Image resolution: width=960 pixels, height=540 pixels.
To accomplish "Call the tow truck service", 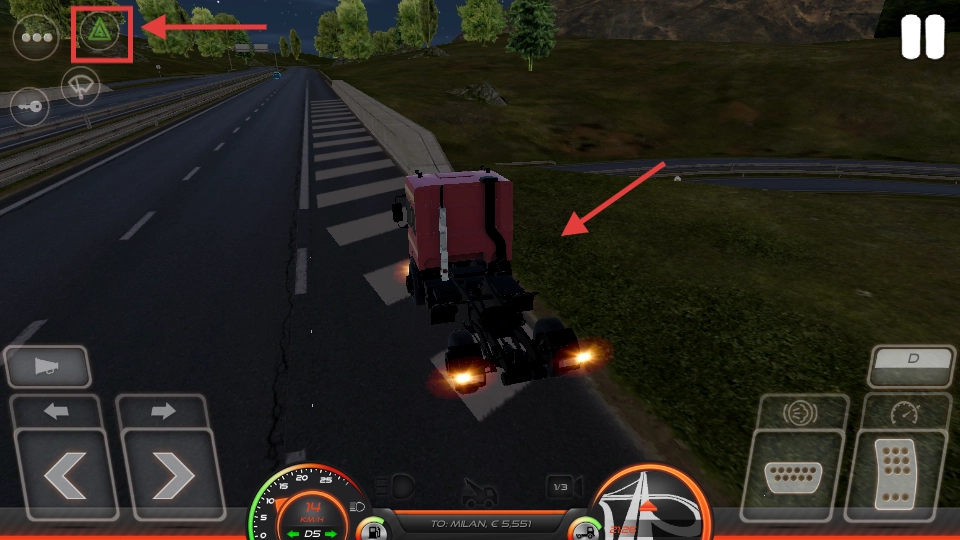I will coord(479,490).
